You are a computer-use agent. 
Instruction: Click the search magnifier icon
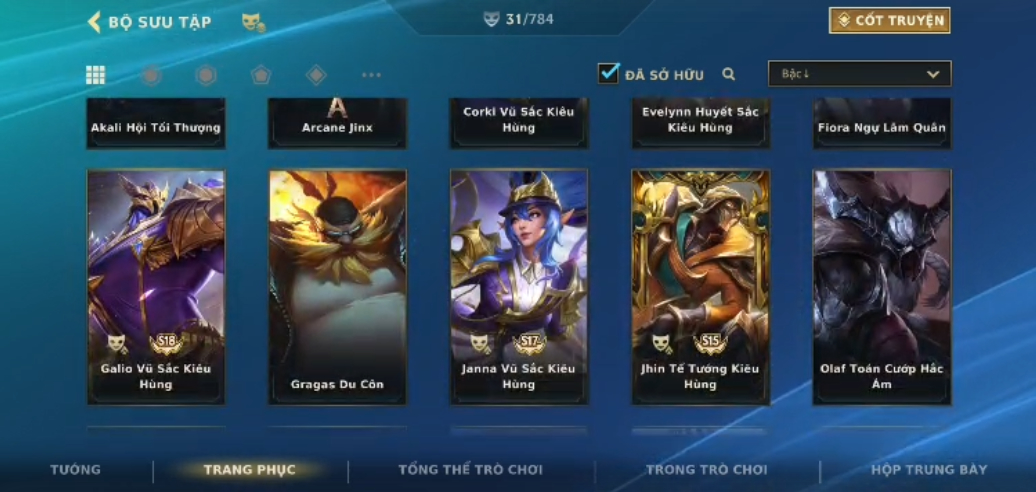point(729,74)
